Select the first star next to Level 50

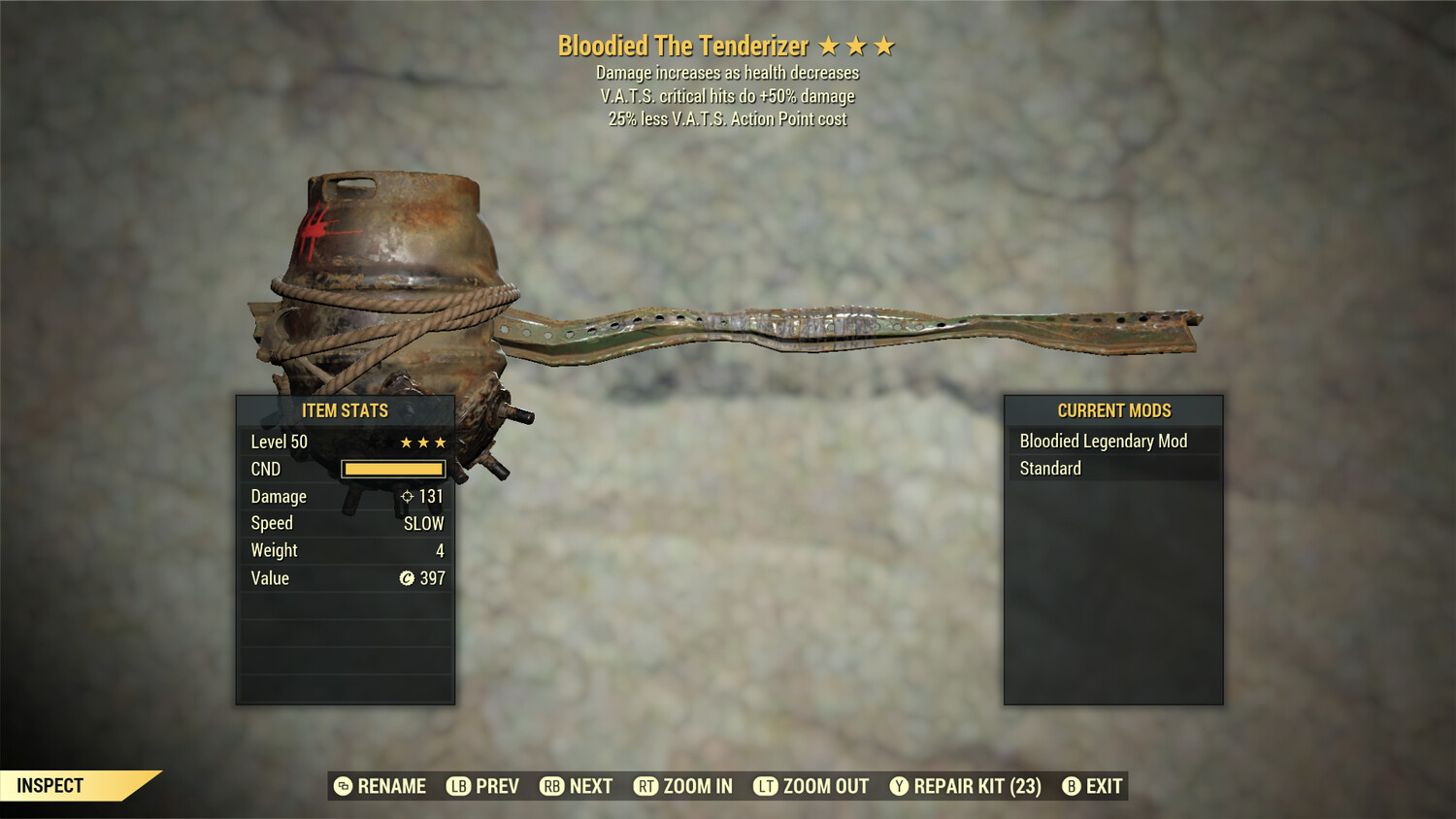click(404, 442)
